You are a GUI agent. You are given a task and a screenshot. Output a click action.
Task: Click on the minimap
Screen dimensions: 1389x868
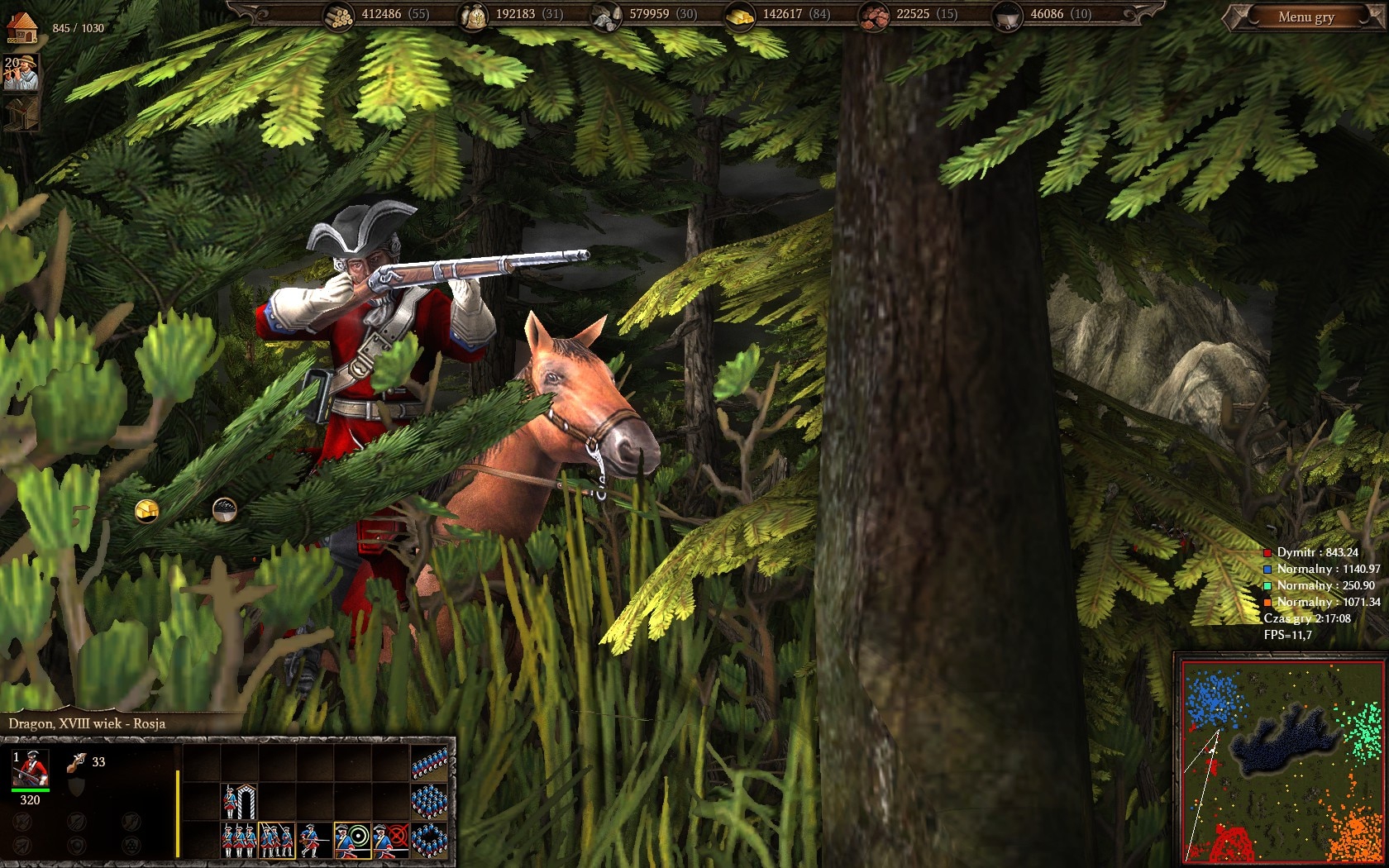[1281, 761]
